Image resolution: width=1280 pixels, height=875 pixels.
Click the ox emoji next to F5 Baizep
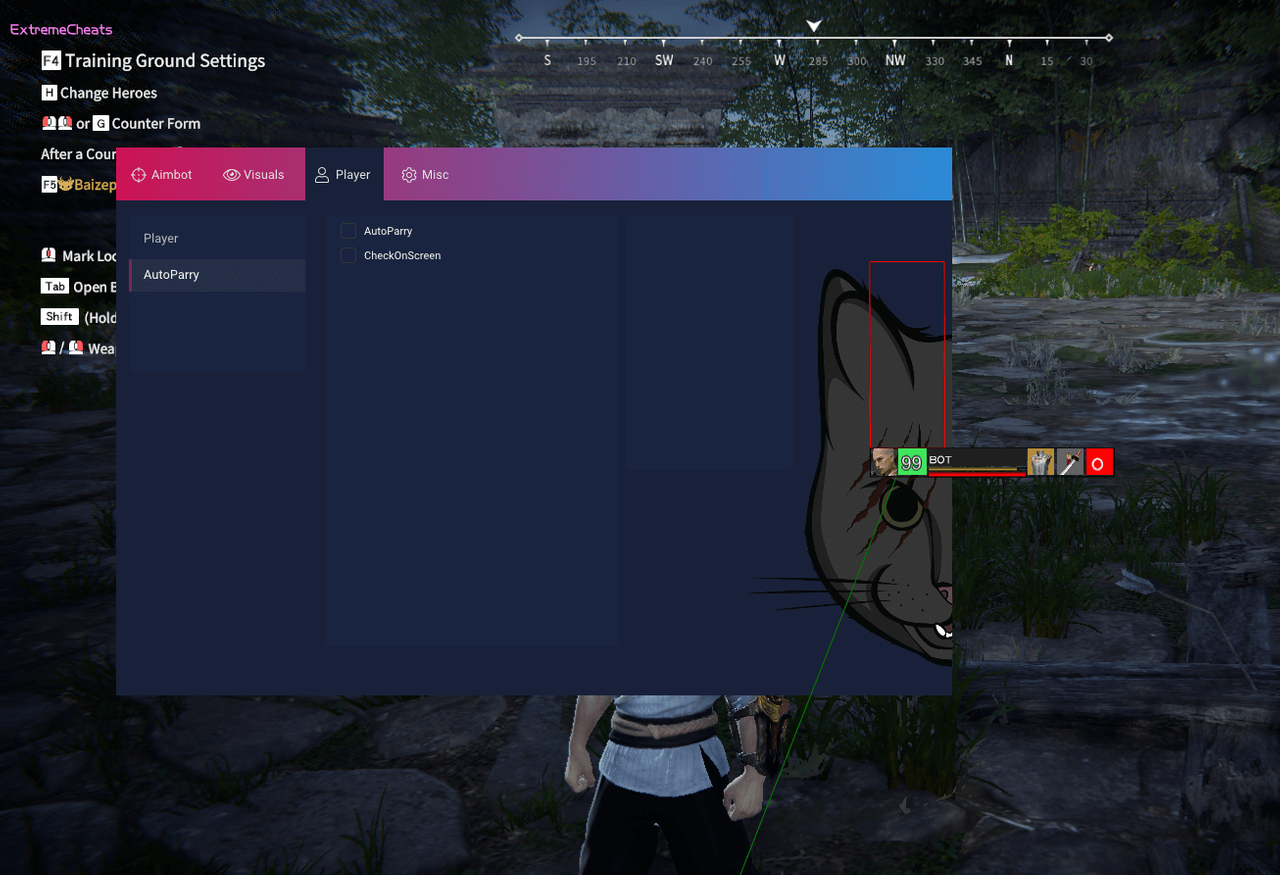64,184
